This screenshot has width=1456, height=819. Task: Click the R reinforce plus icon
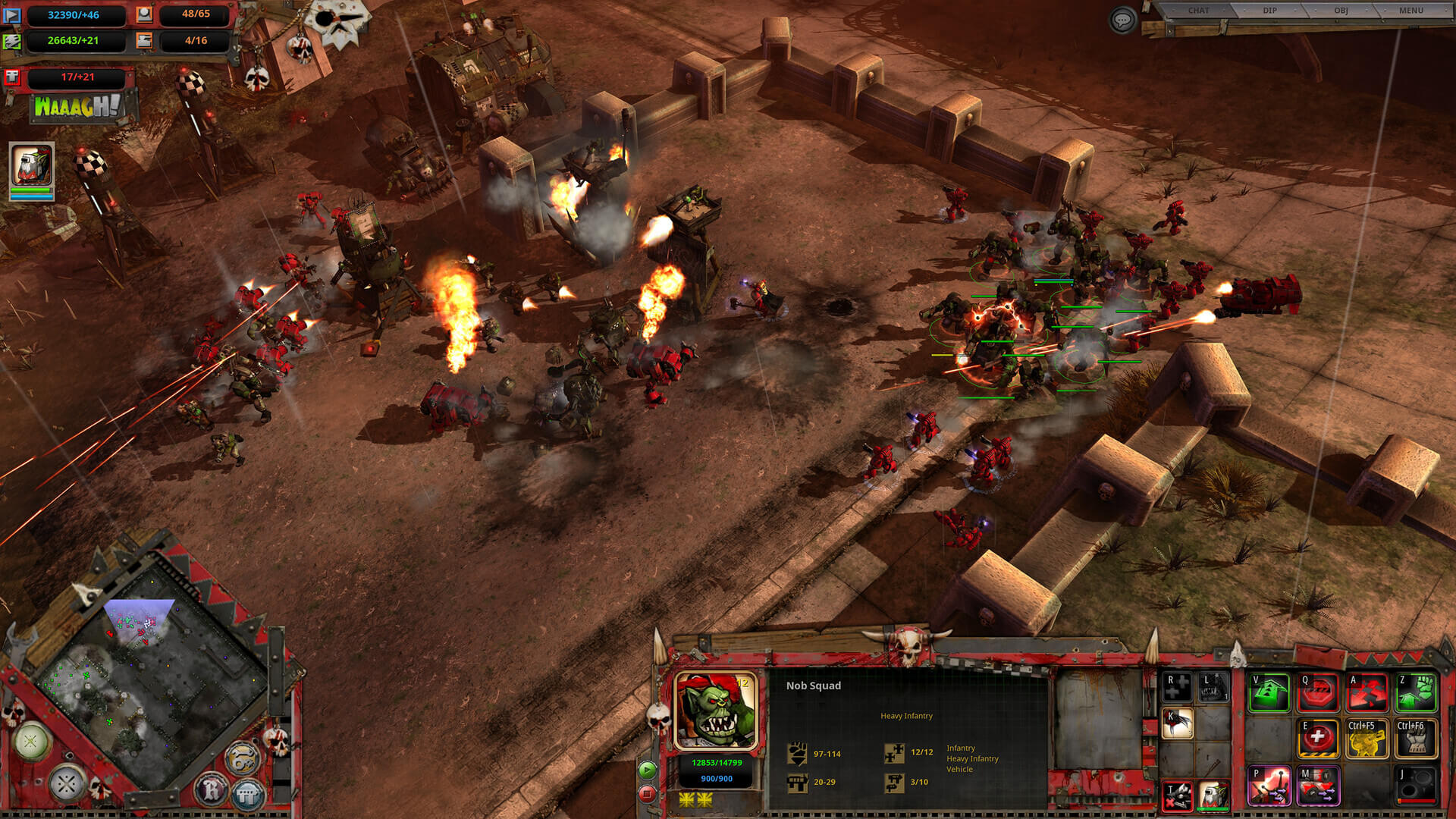(1178, 687)
